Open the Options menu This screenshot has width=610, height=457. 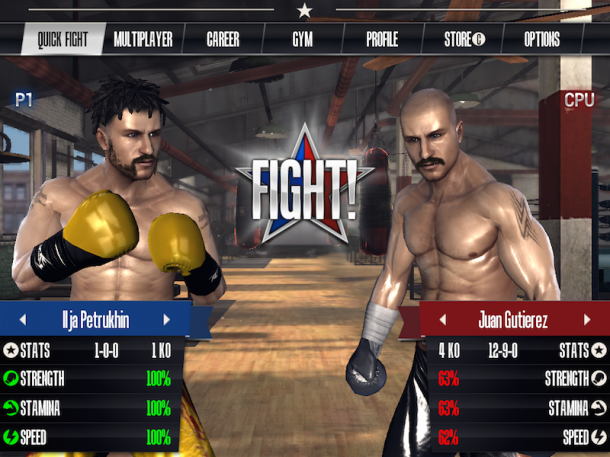[542, 40]
